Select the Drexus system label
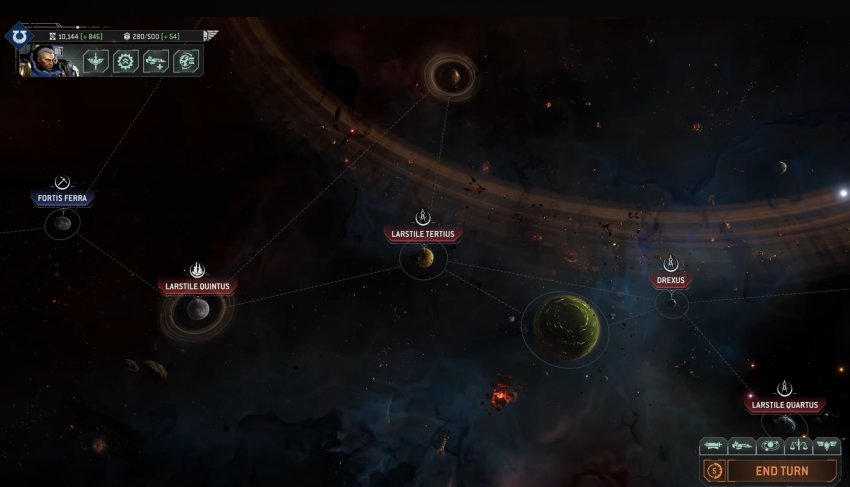The width and height of the screenshot is (850, 487). (671, 281)
